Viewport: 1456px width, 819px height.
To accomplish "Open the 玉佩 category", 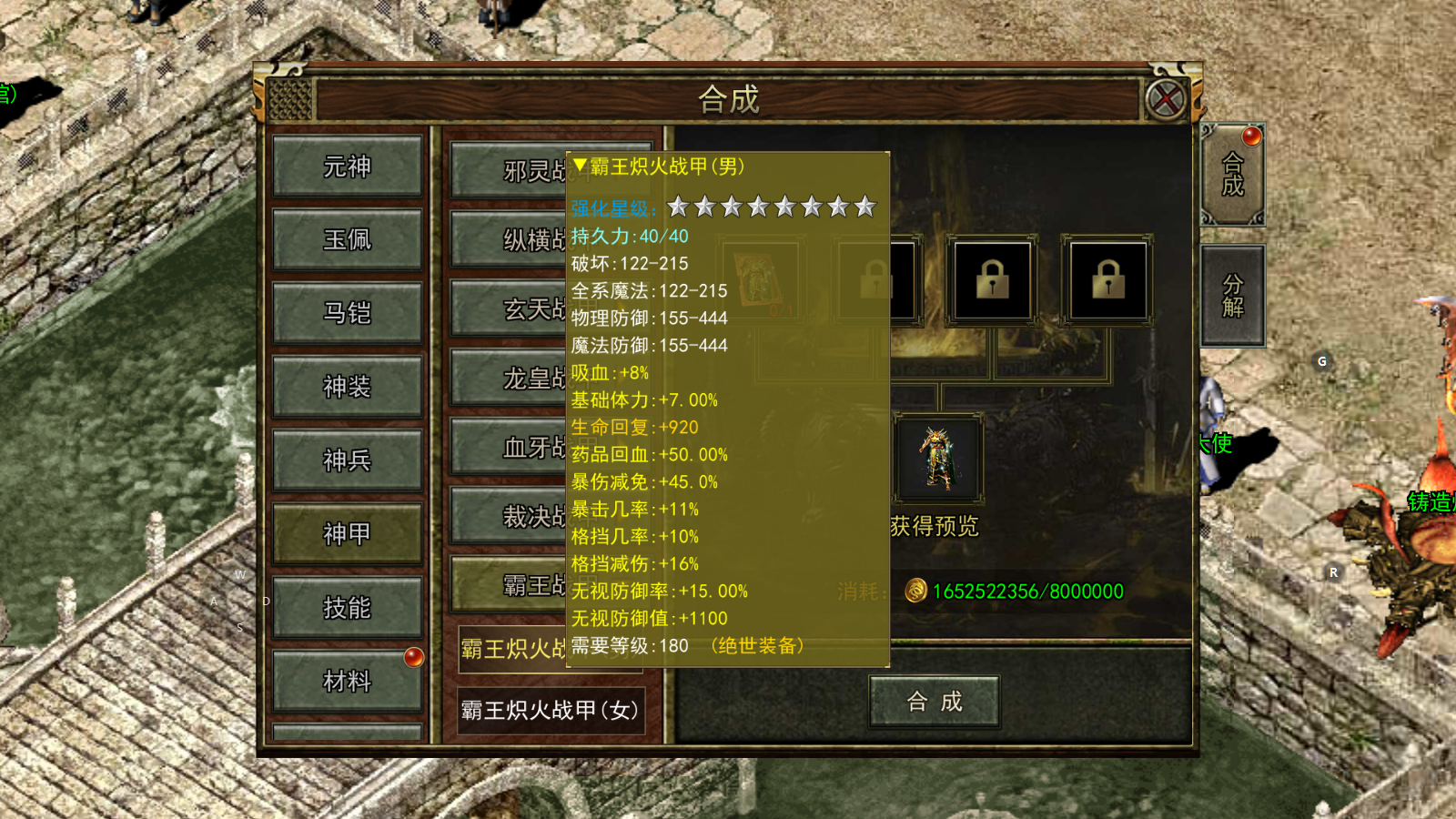I will point(347,239).
